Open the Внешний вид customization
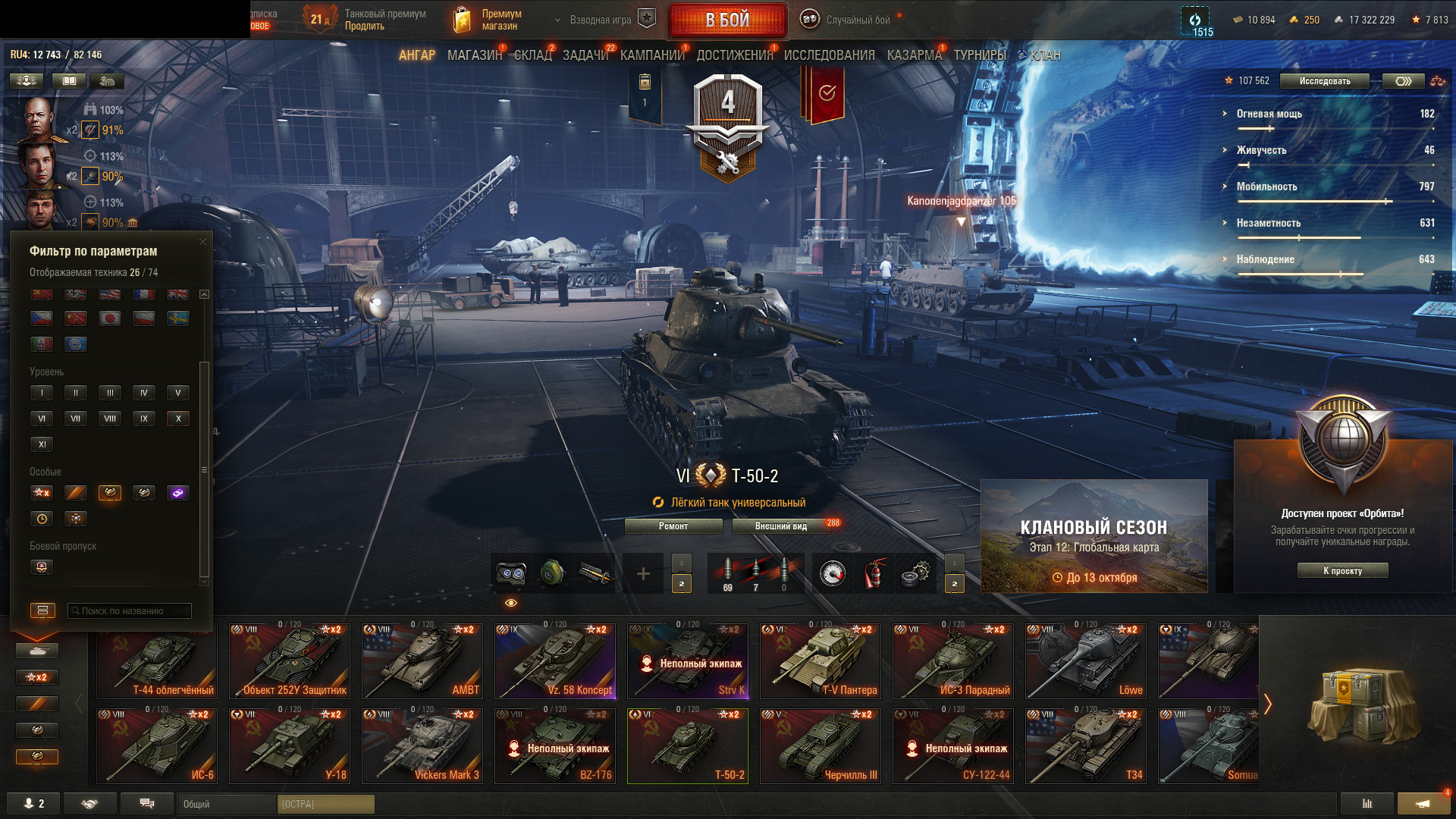 click(781, 526)
